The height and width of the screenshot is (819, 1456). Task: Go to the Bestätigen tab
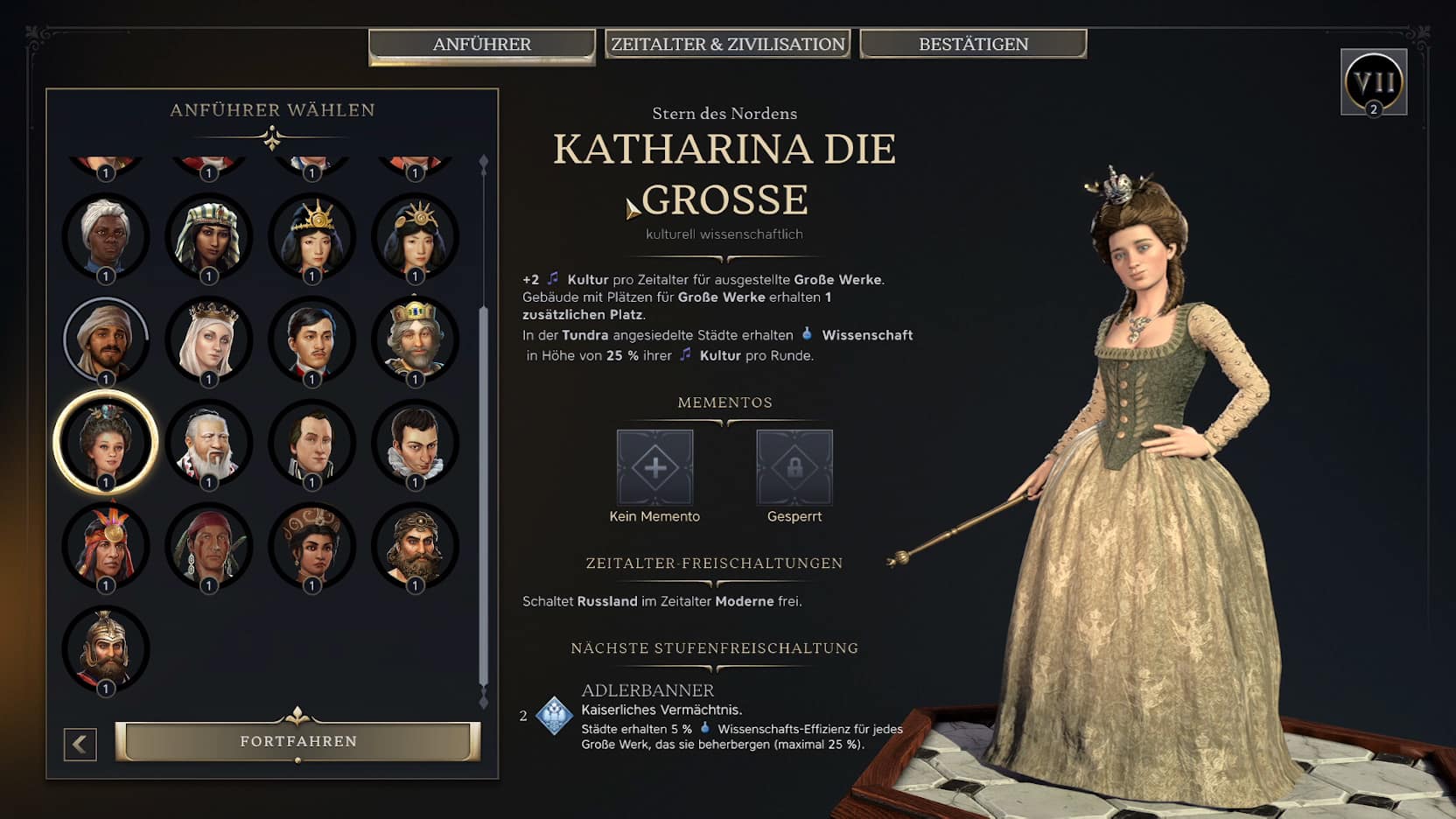(x=973, y=45)
